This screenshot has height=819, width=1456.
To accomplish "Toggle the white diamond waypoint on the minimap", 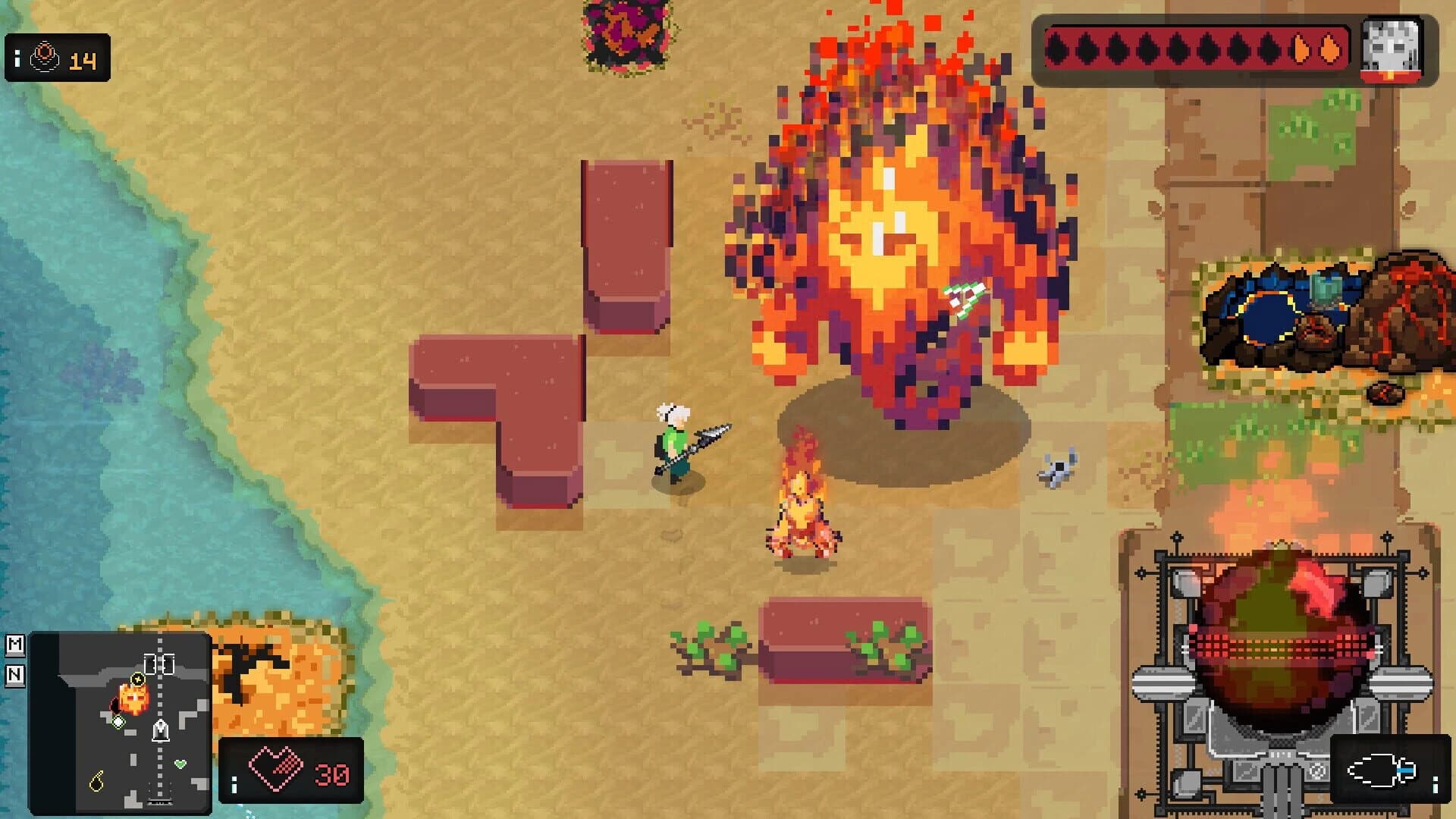I will 118,721.
